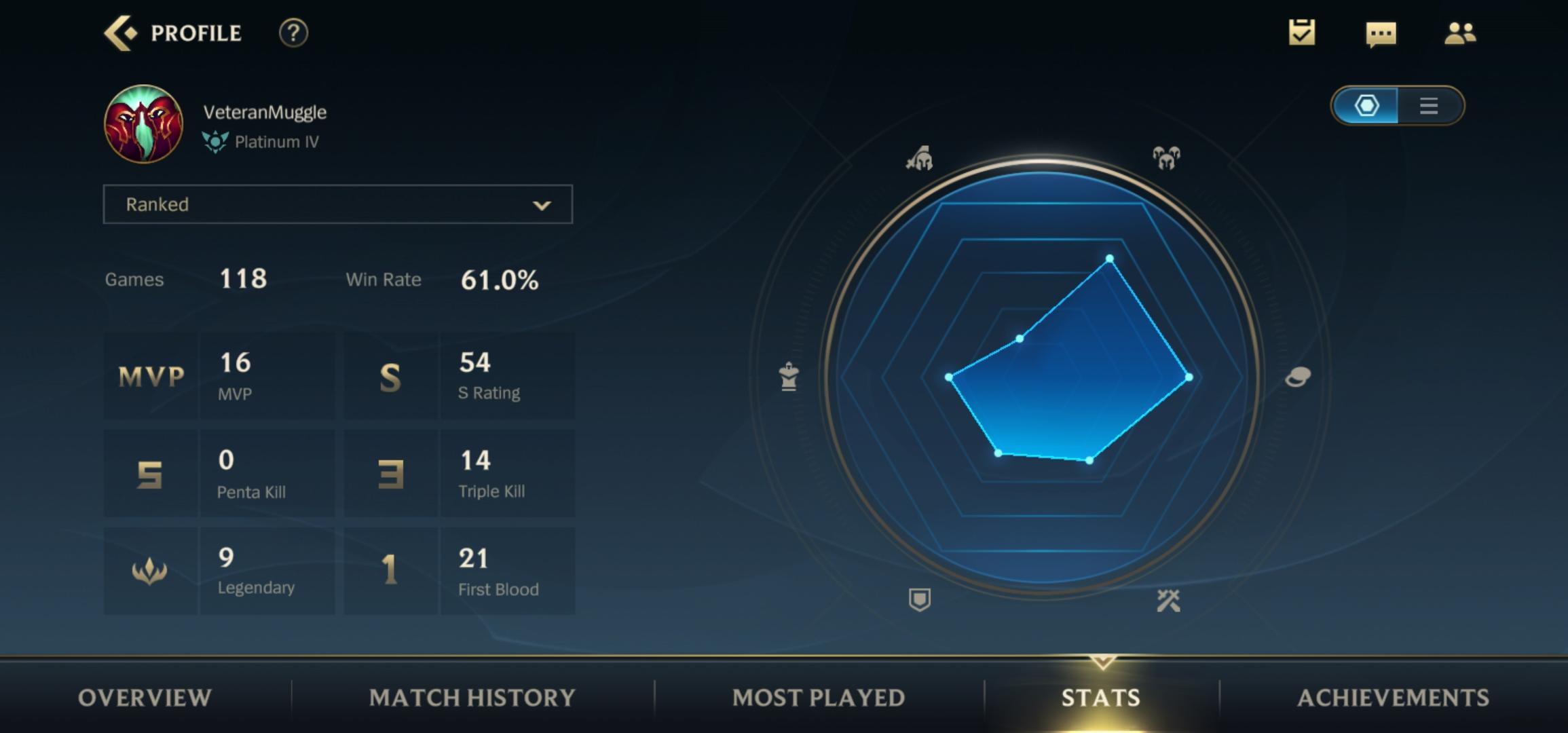View the Achievements tab
Screen dimensions: 1568x733
tap(1393, 698)
